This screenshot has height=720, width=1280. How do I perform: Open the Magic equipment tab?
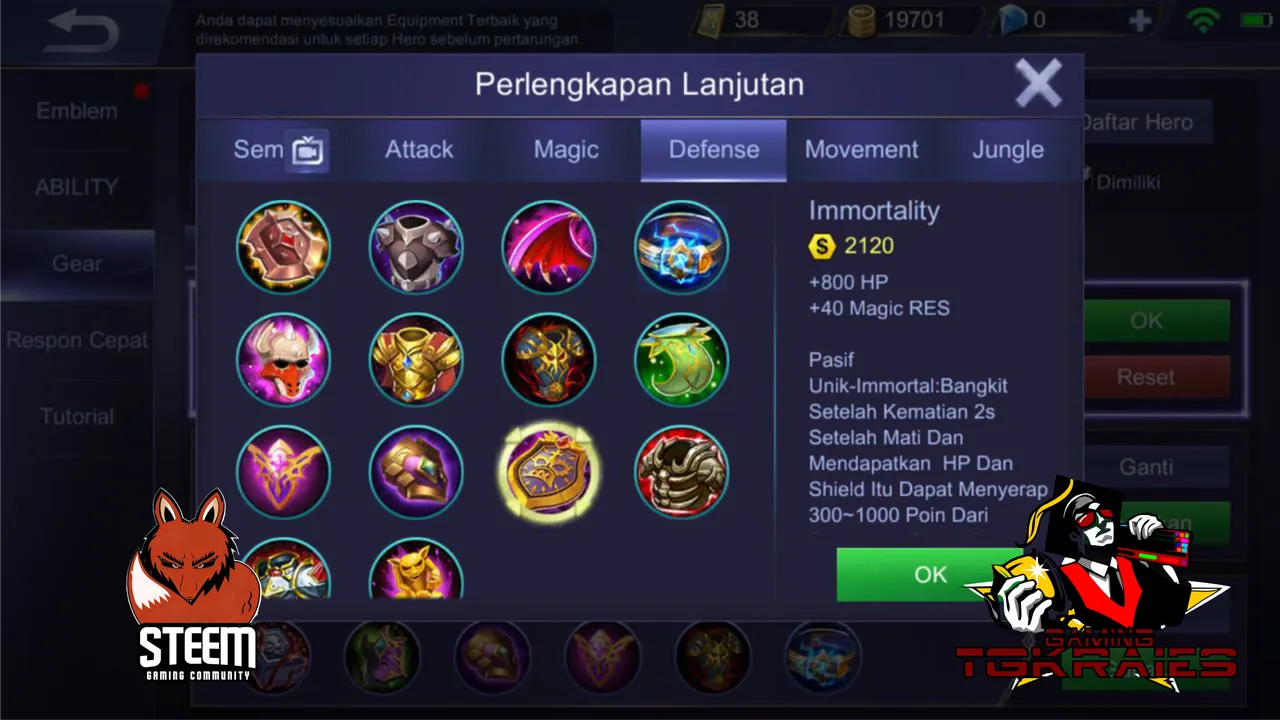click(566, 150)
